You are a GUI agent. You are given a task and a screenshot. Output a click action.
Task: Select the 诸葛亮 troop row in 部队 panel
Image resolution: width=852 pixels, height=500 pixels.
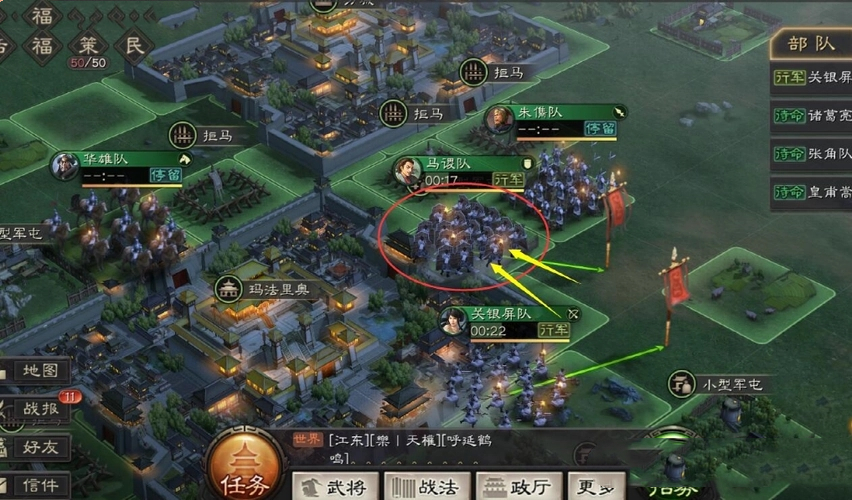click(812, 115)
